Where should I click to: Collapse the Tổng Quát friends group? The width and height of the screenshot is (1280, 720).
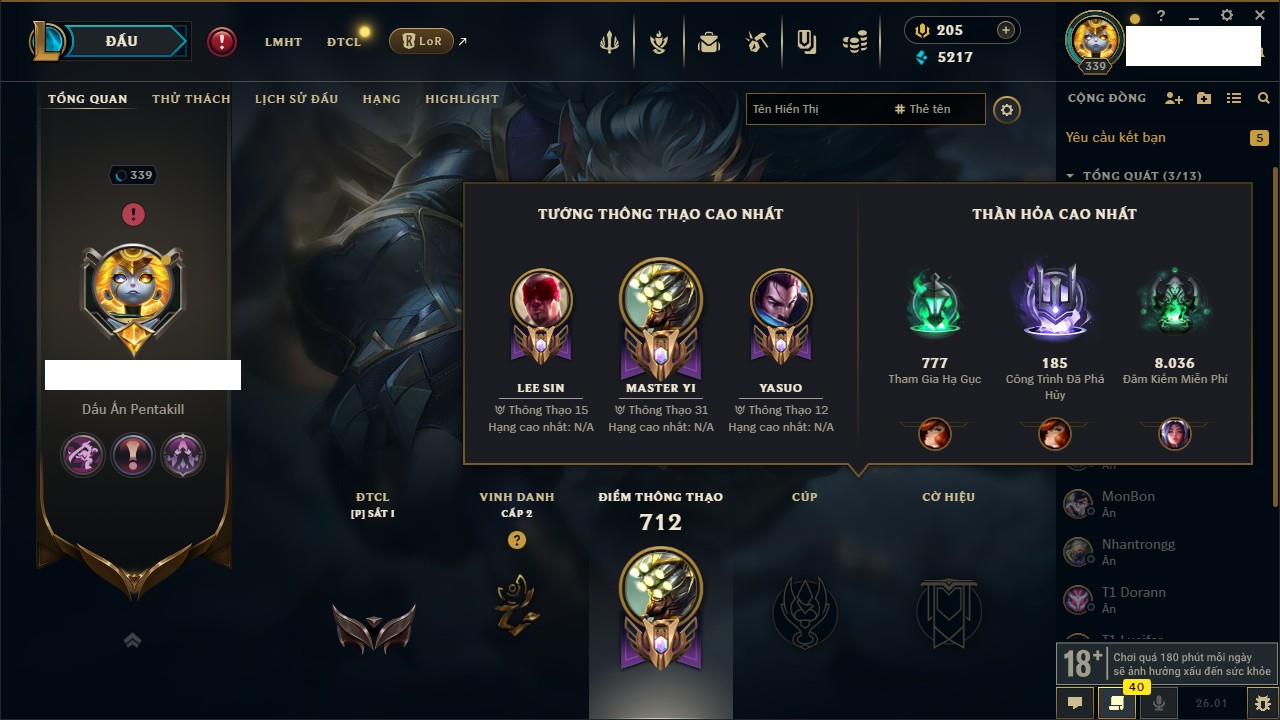(1070, 176)
